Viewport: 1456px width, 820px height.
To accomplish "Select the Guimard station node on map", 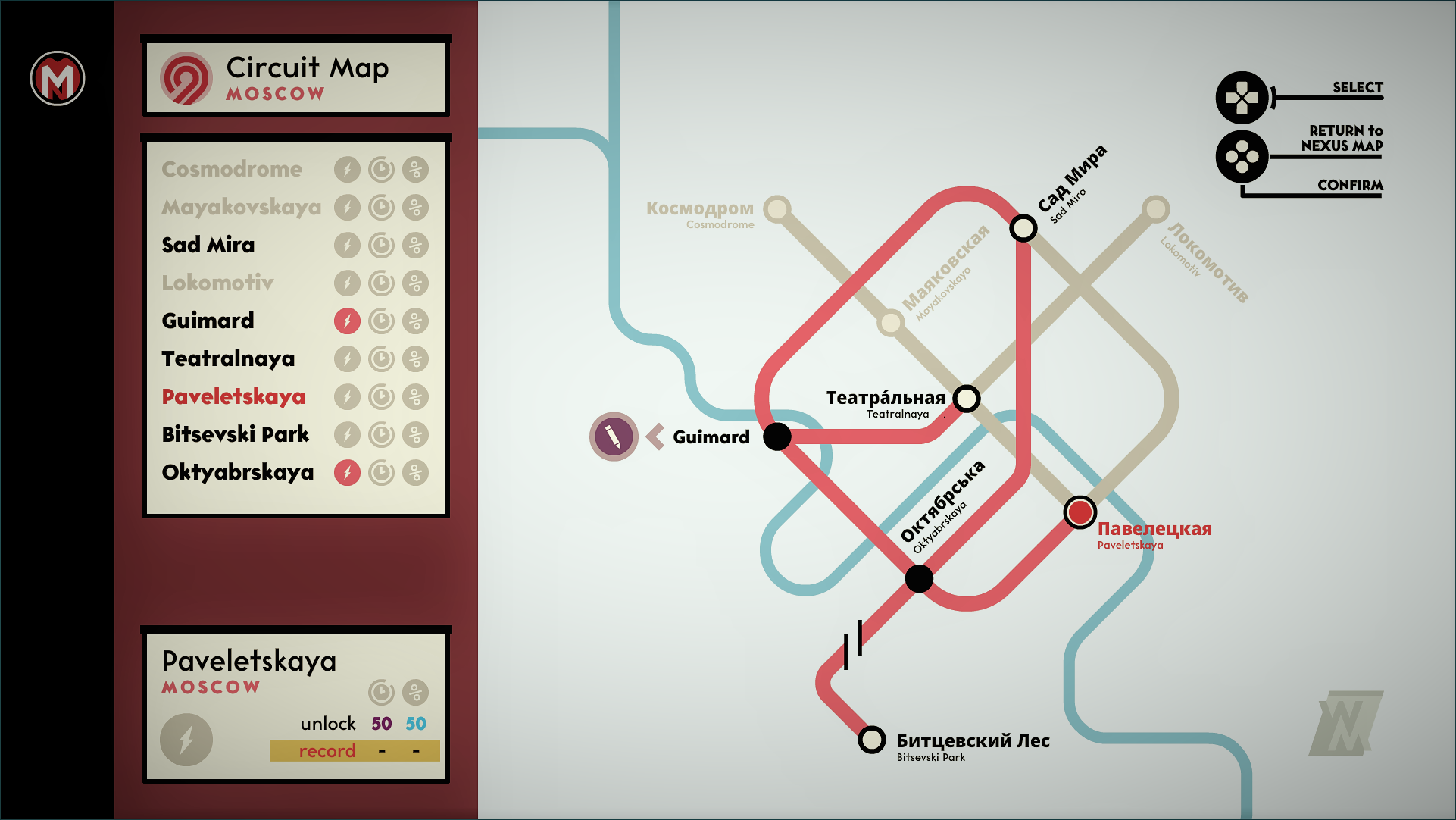I will coord(776,437).
